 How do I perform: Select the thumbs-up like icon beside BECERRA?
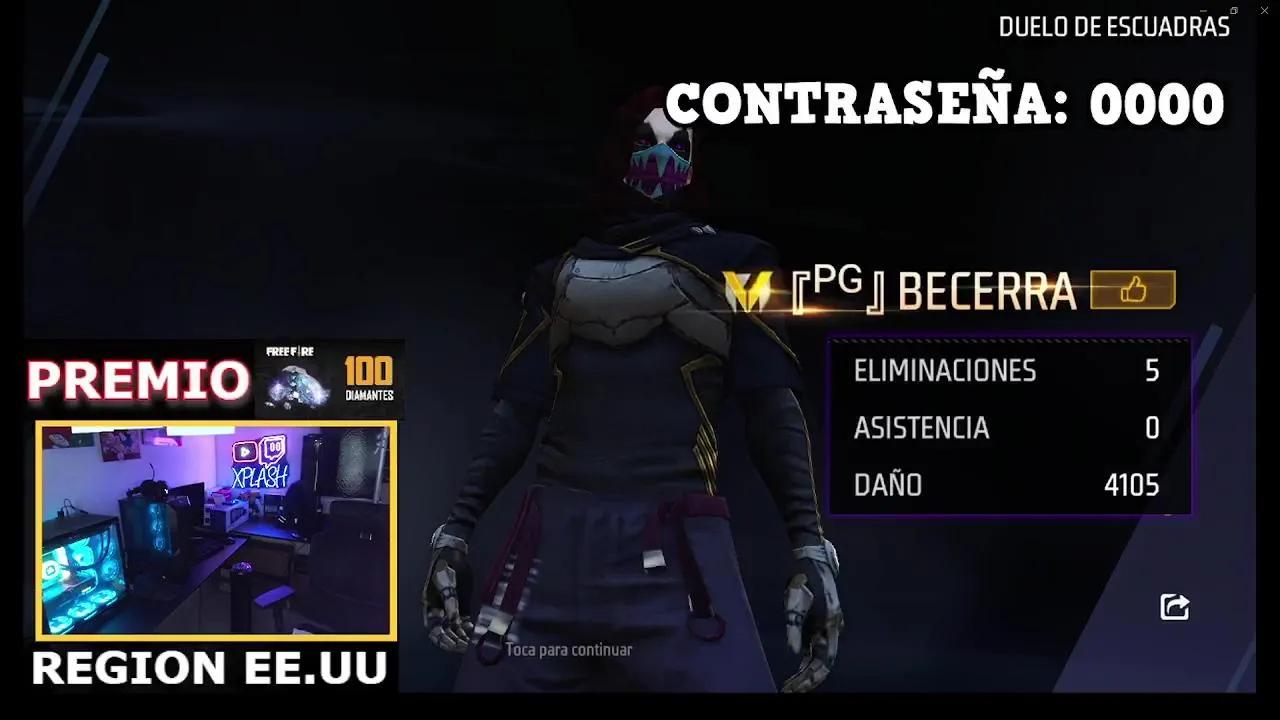tap(1133, 290)
